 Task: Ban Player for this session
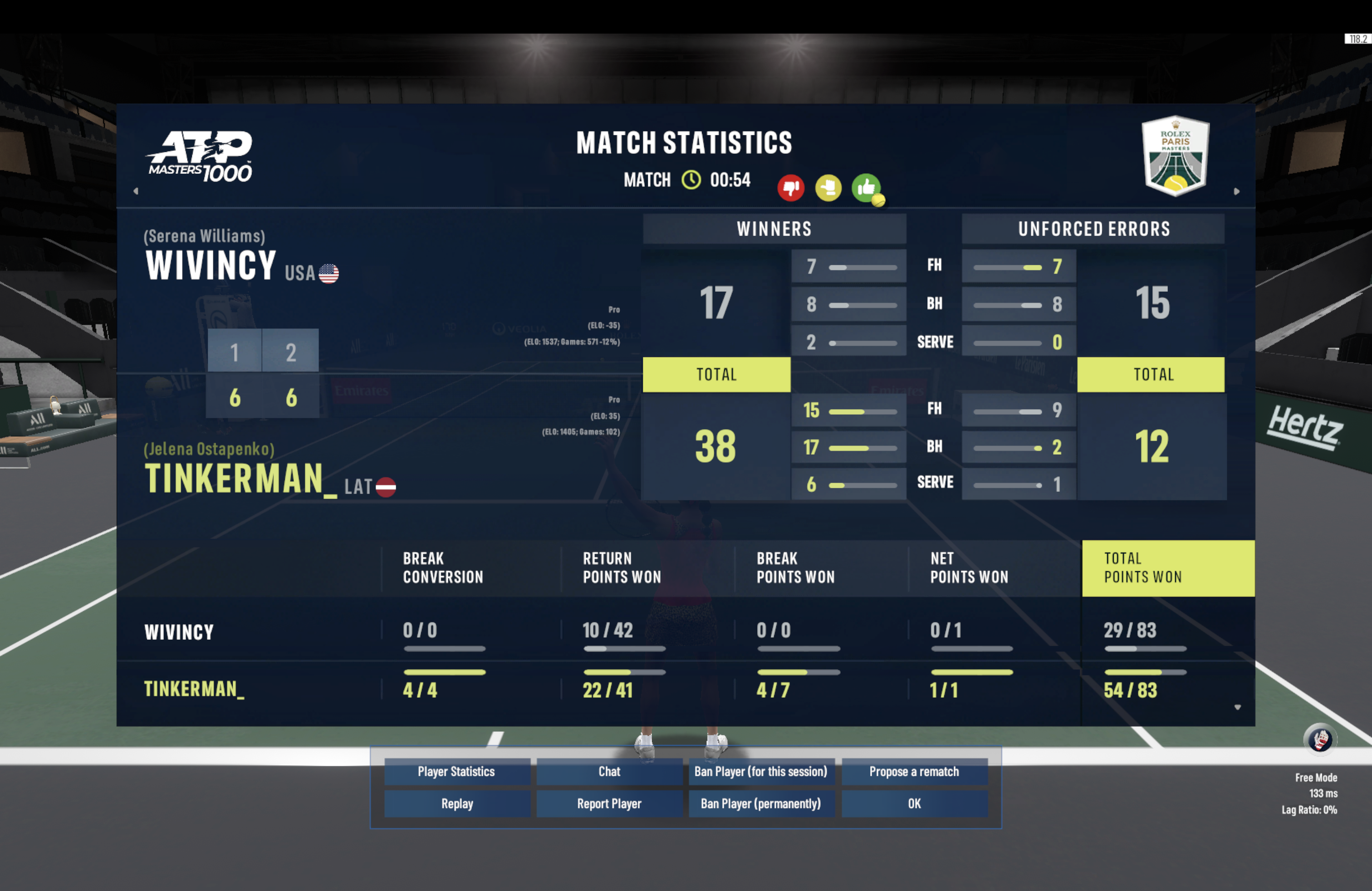pyautogui.click(x=761, y=772)
